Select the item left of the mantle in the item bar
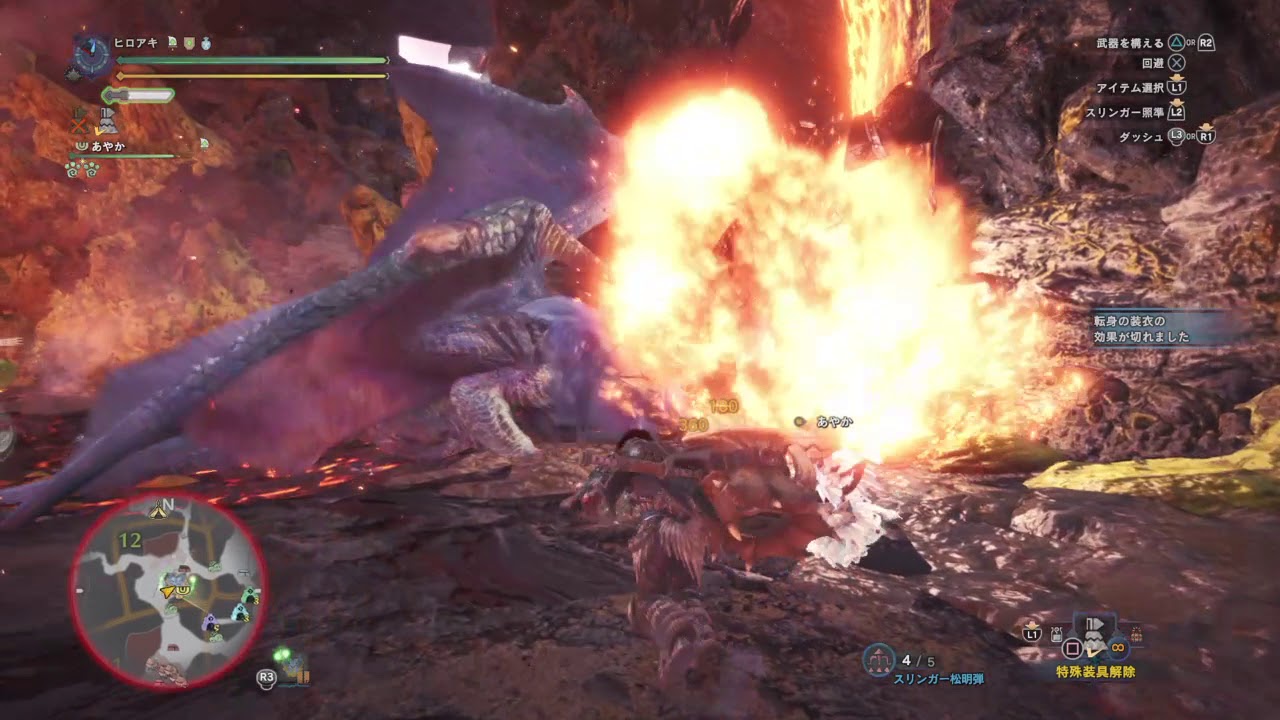The image size is (1280, 720). [x=1056, y=634]
